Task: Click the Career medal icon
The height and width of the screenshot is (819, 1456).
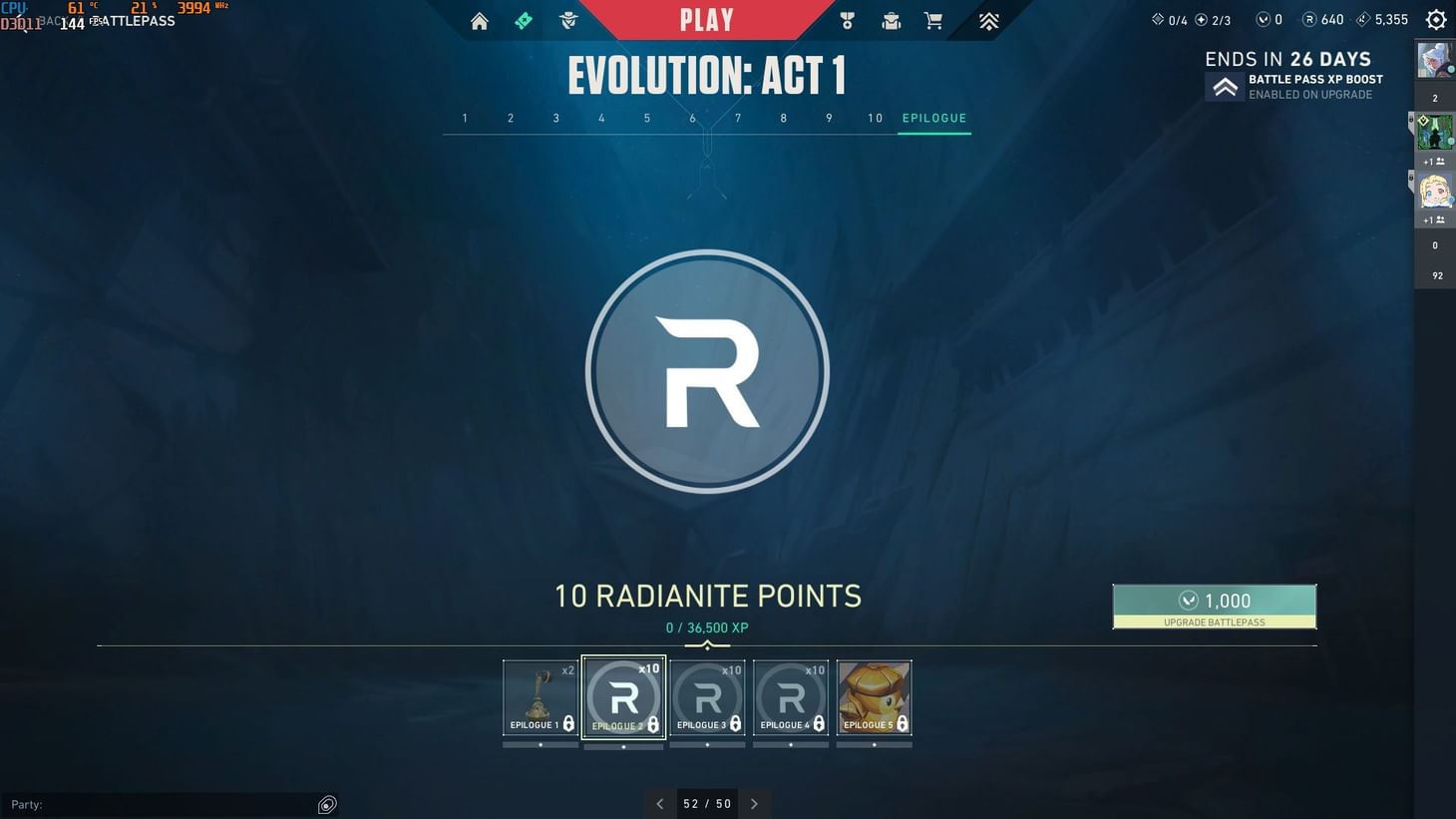Action: click(x=846, y=20)
